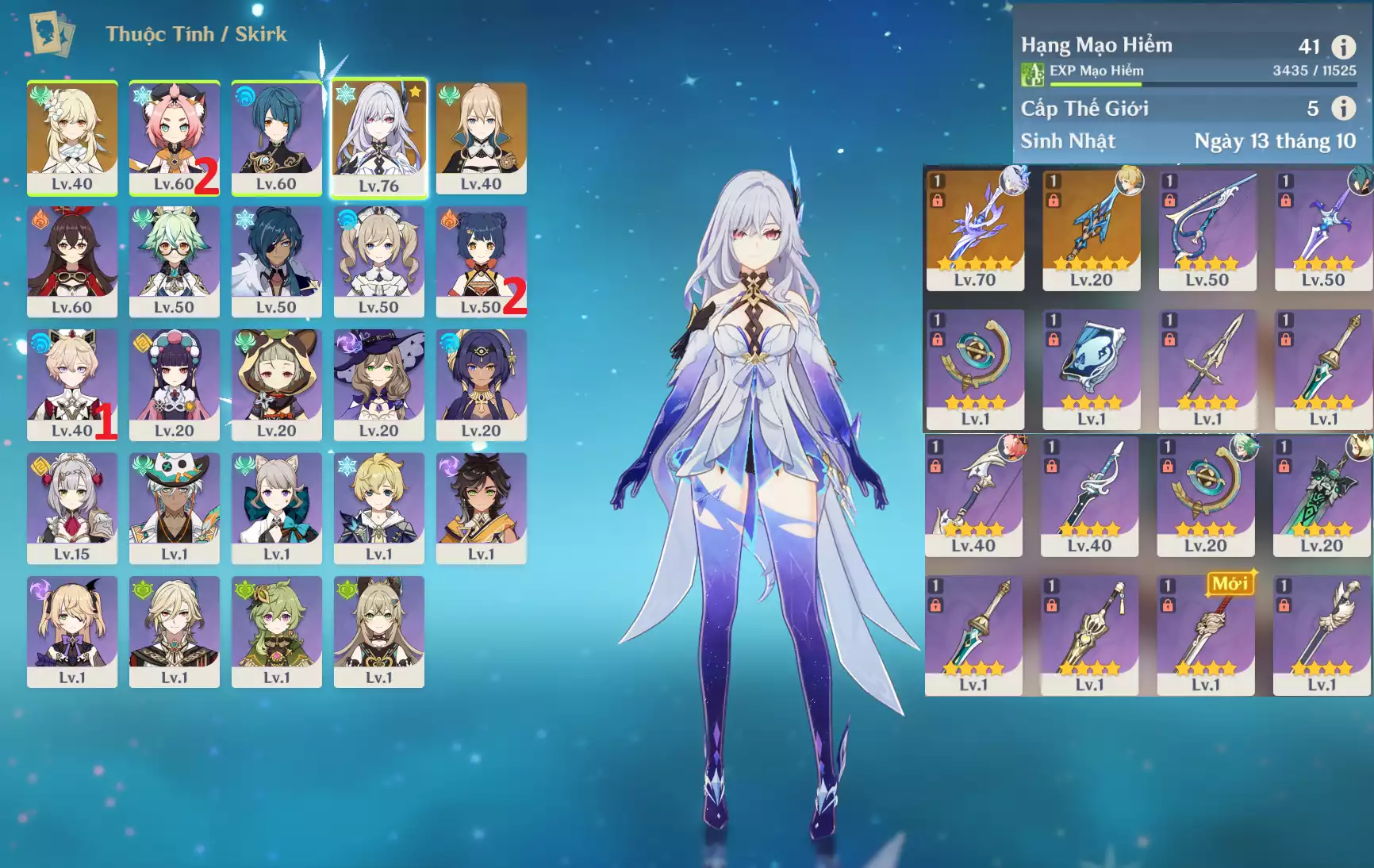Choose Sucrose with the green hair and glasses

coord(174,260)
